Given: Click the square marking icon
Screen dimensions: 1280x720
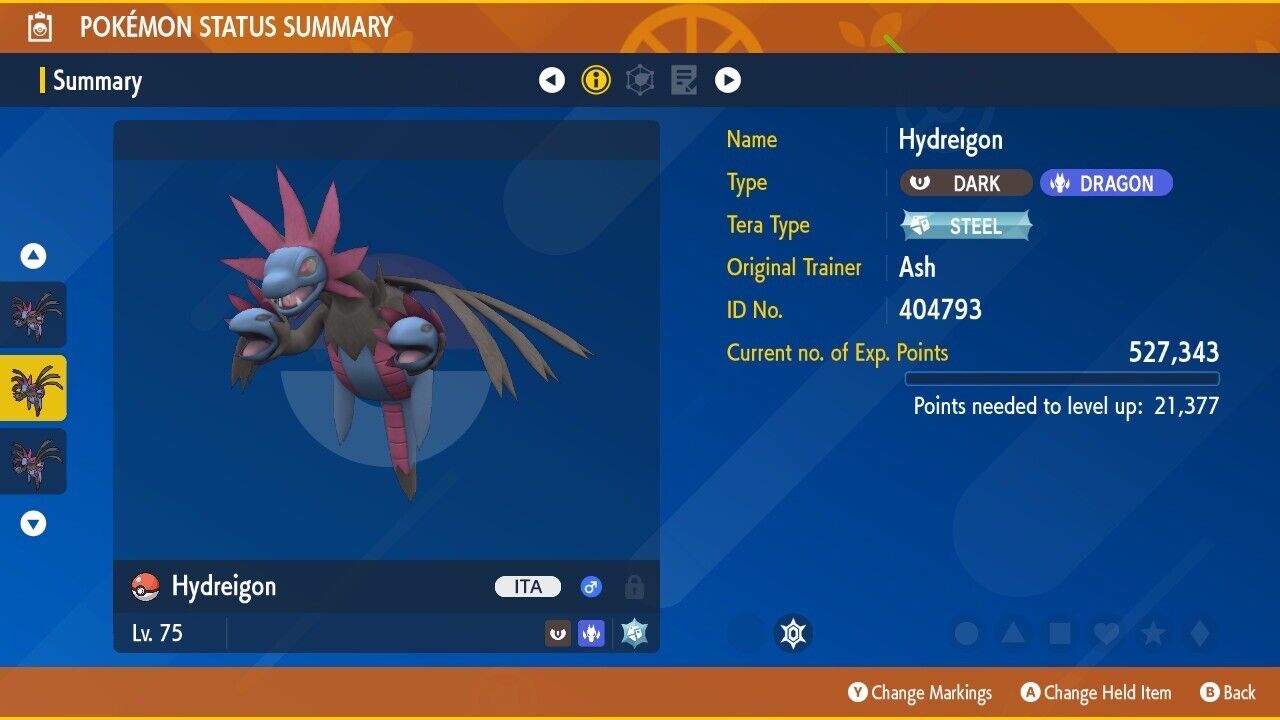Looking at the screenshot, I should click(x=1060, y=633).
